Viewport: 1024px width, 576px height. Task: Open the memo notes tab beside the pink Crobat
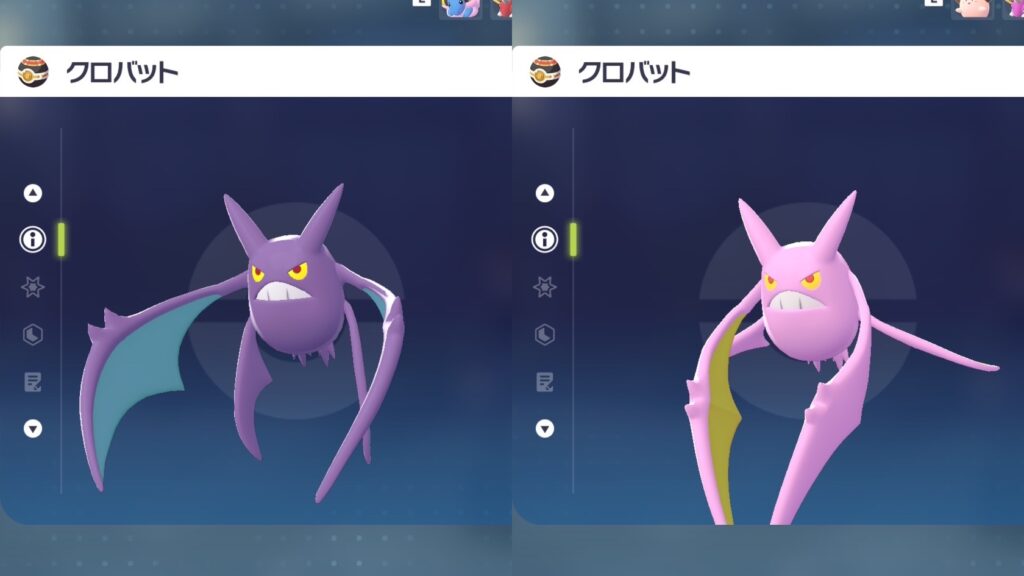[x=545, y=381]
